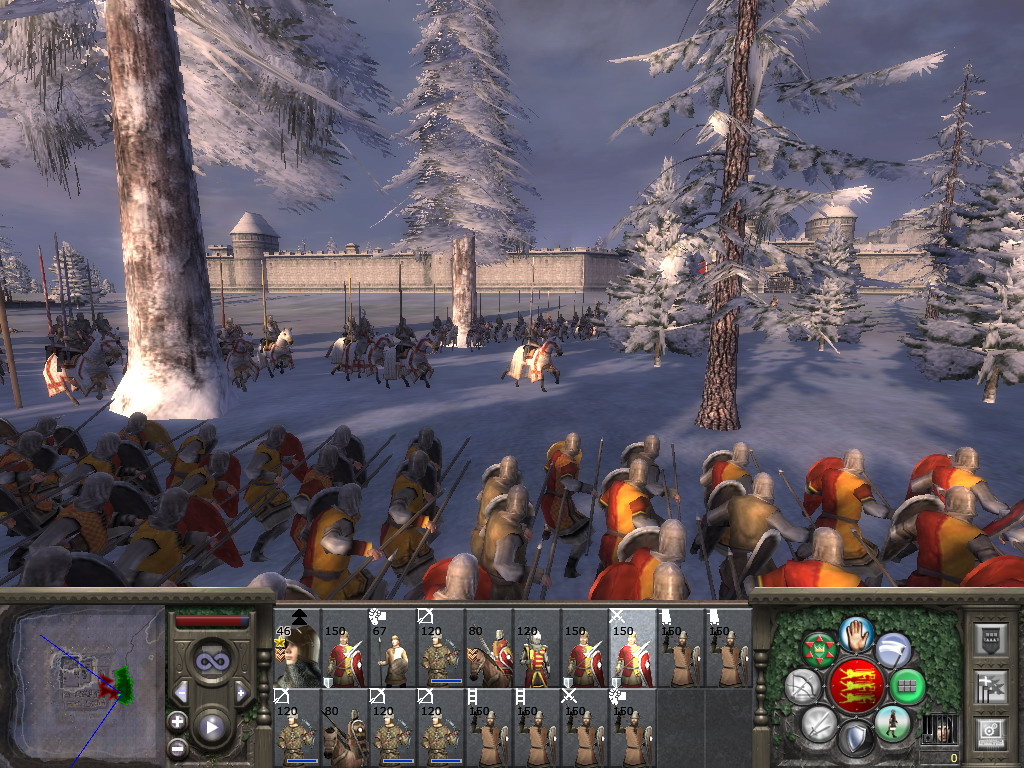Toggle the green group formation button
Viewport: 1024px width, 768px height.
tap(906, 686)
